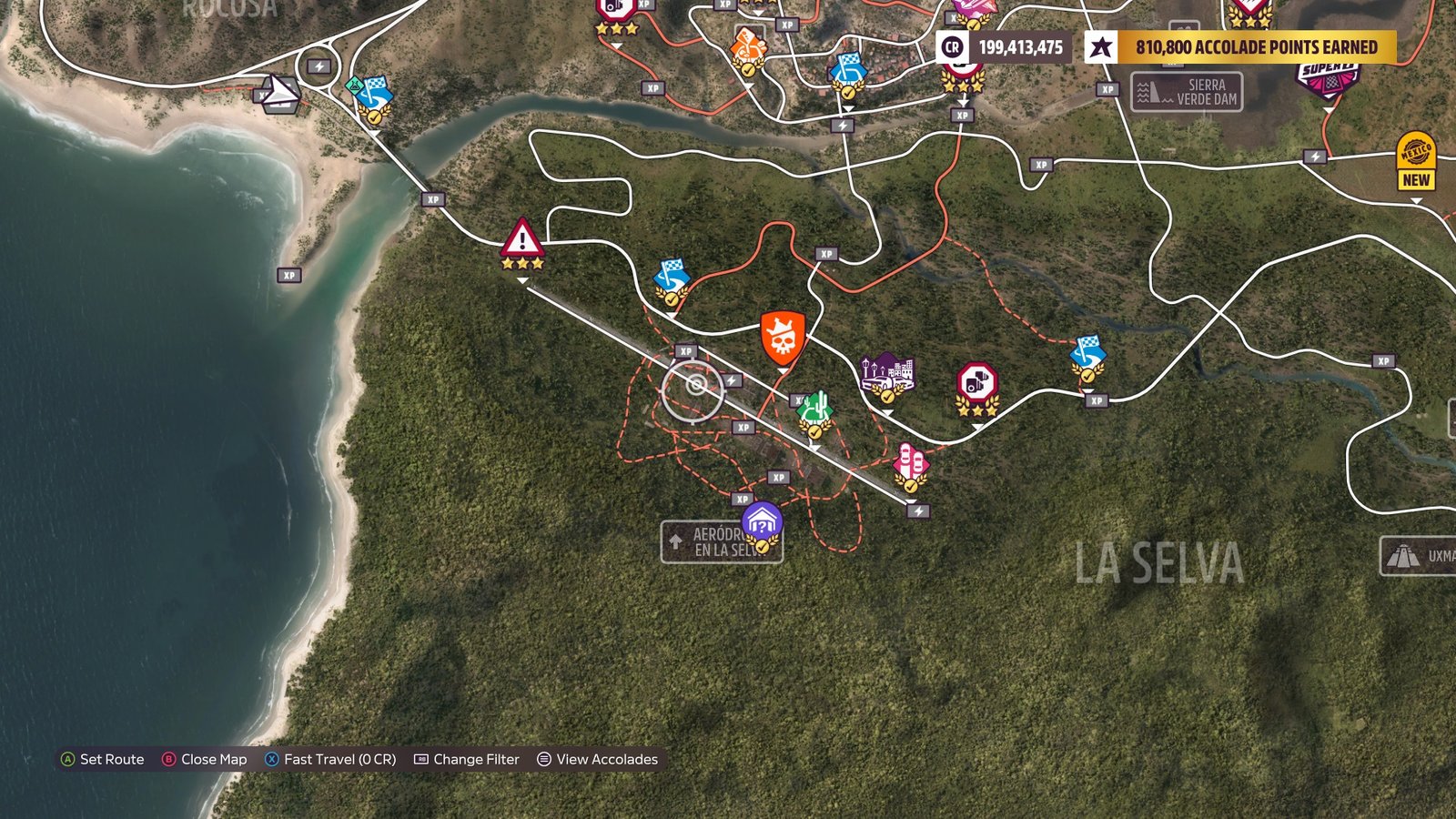Open the Change Filter menu

pos(478,759)
